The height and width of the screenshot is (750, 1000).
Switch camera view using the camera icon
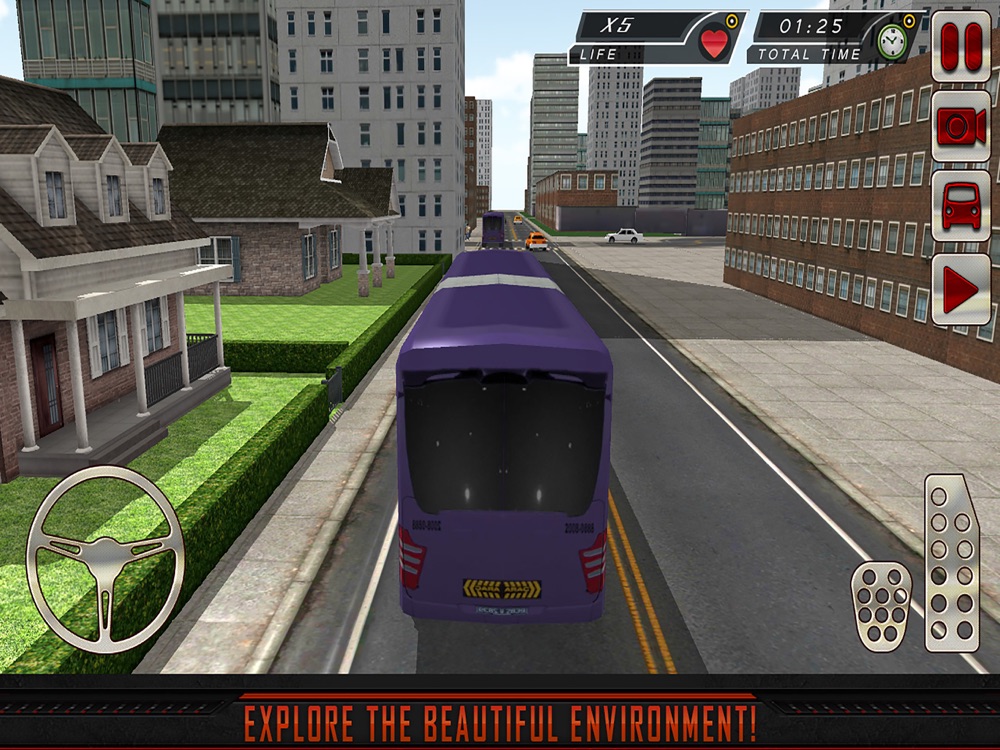pos(961,126)
